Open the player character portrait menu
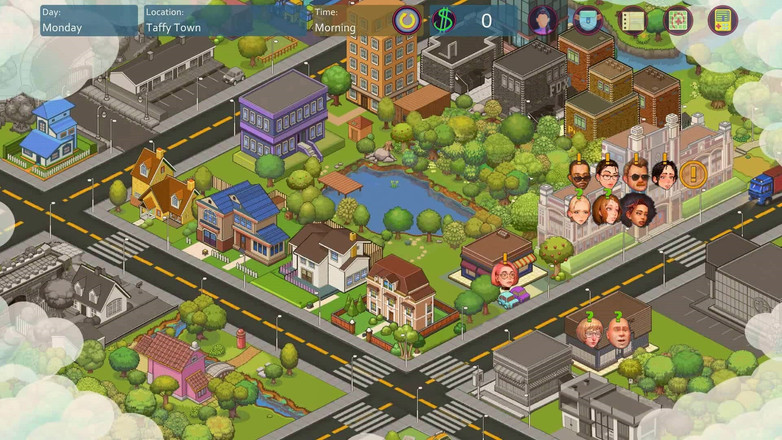Image resolution: width=782 pixels, height=440 pixels. click(543, 20)
